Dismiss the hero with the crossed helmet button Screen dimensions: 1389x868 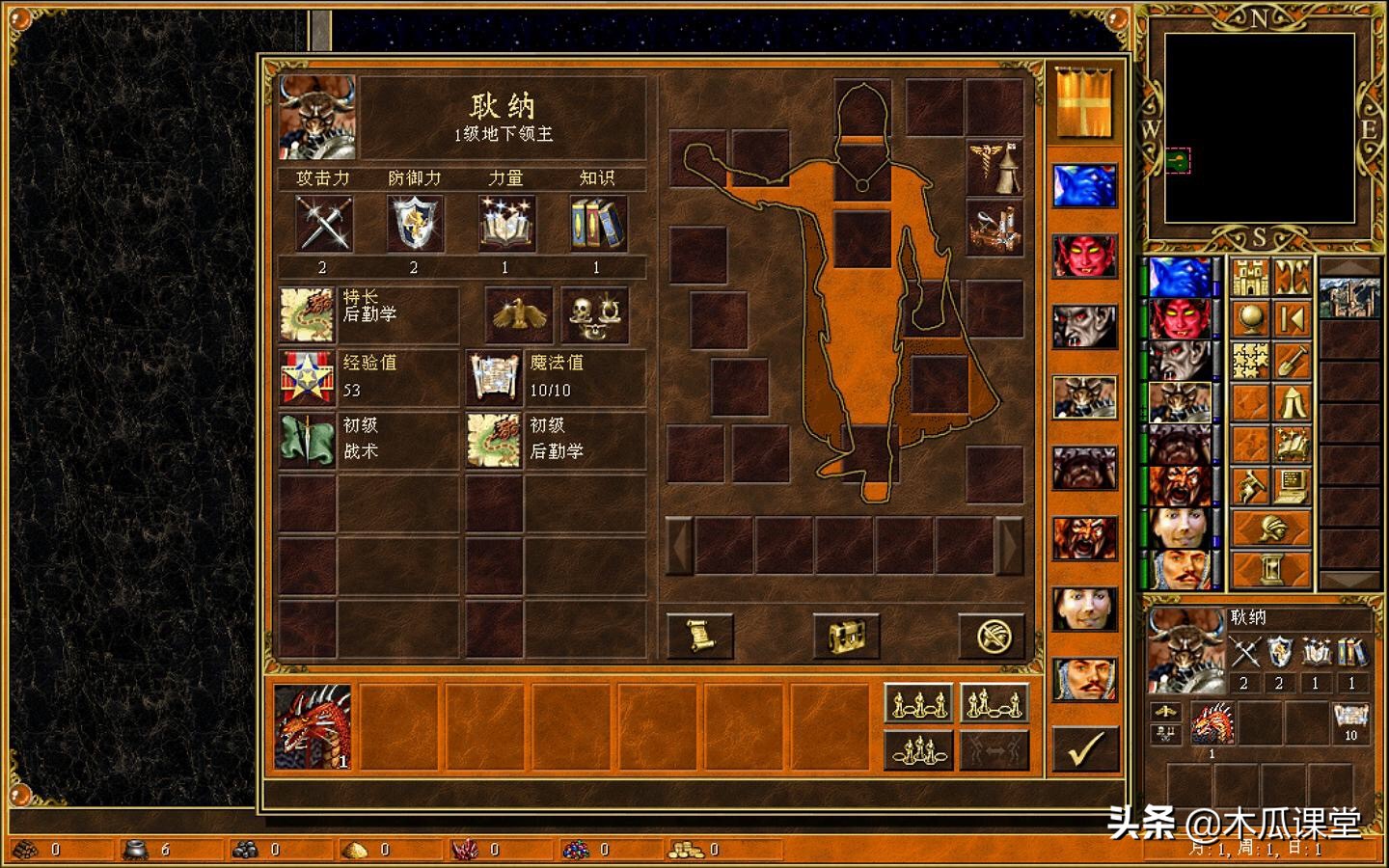tap(990, 636)
